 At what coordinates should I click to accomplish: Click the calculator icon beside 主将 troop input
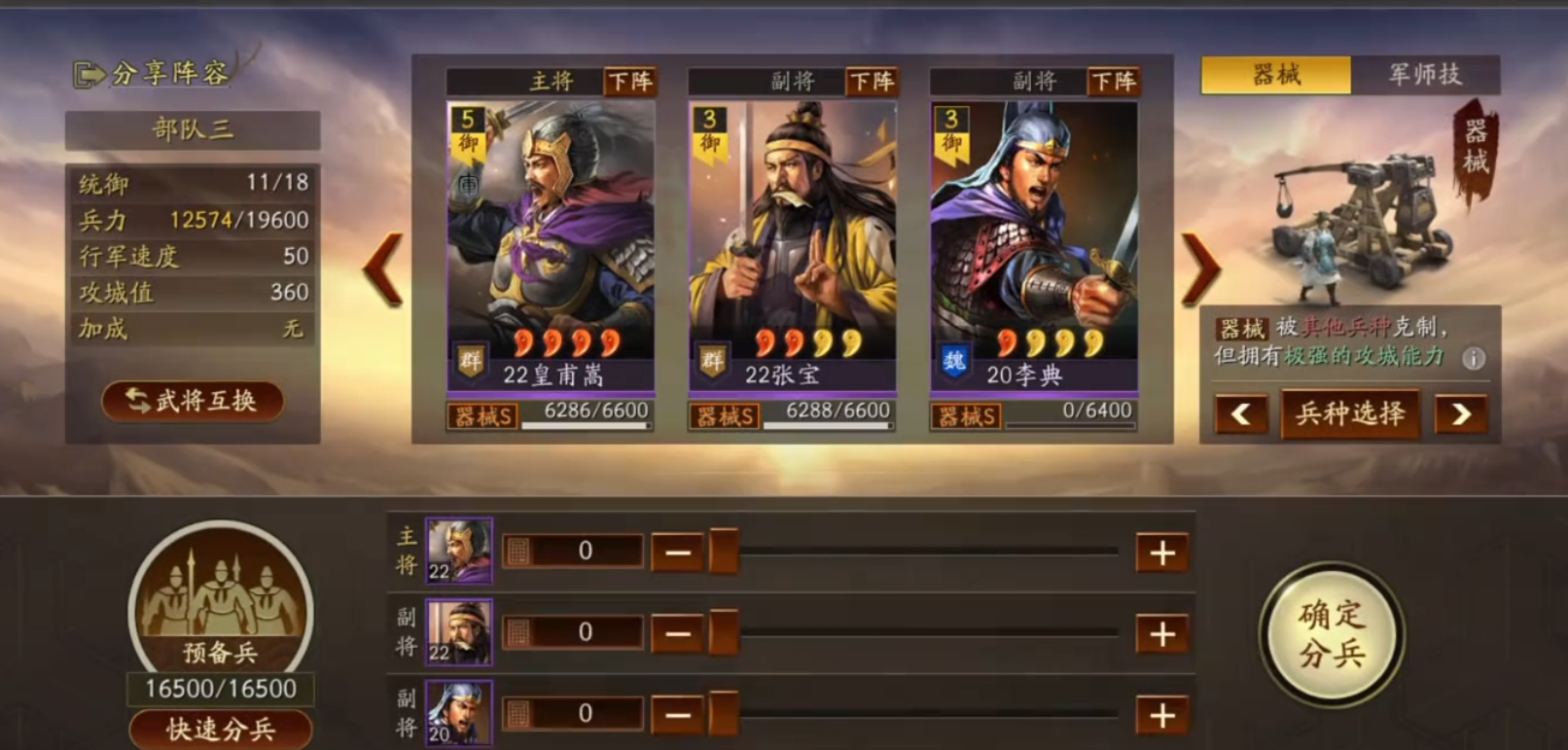[x=518, y=551]
